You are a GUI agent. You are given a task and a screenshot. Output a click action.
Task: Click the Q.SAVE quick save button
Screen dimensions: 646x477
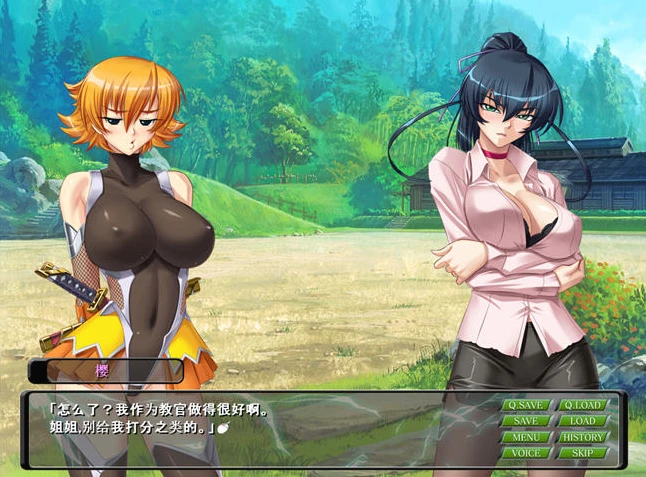[525, 405]
